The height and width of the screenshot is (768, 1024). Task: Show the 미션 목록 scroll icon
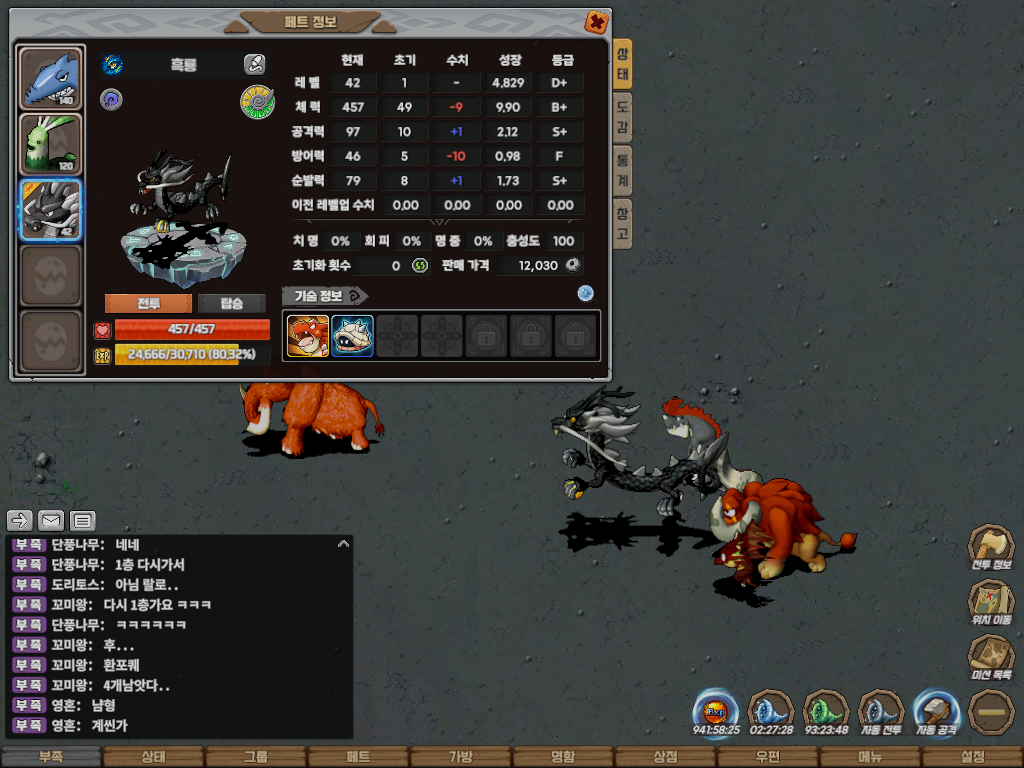coord(991,657)
